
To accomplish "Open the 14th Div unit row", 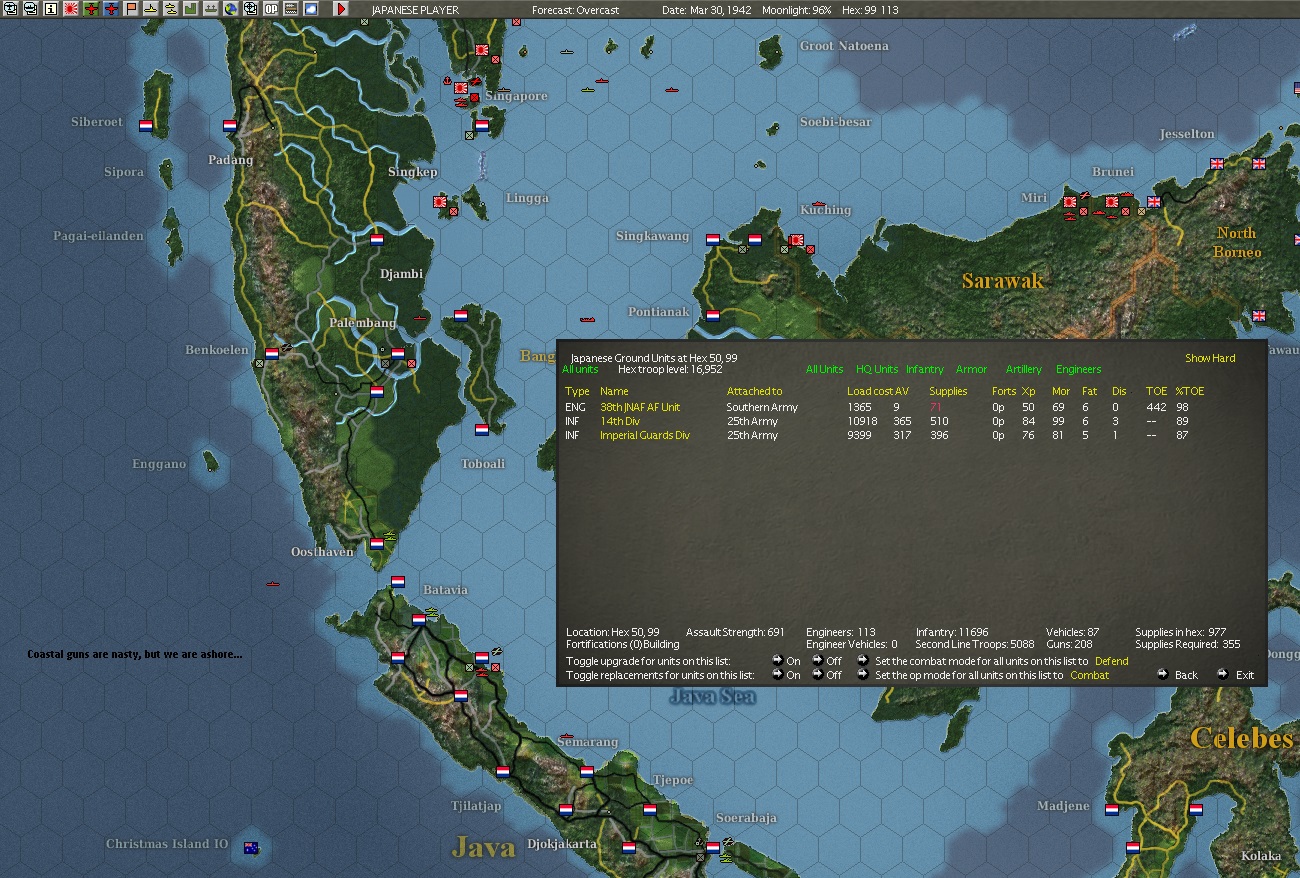I will (x=620, y=421).
